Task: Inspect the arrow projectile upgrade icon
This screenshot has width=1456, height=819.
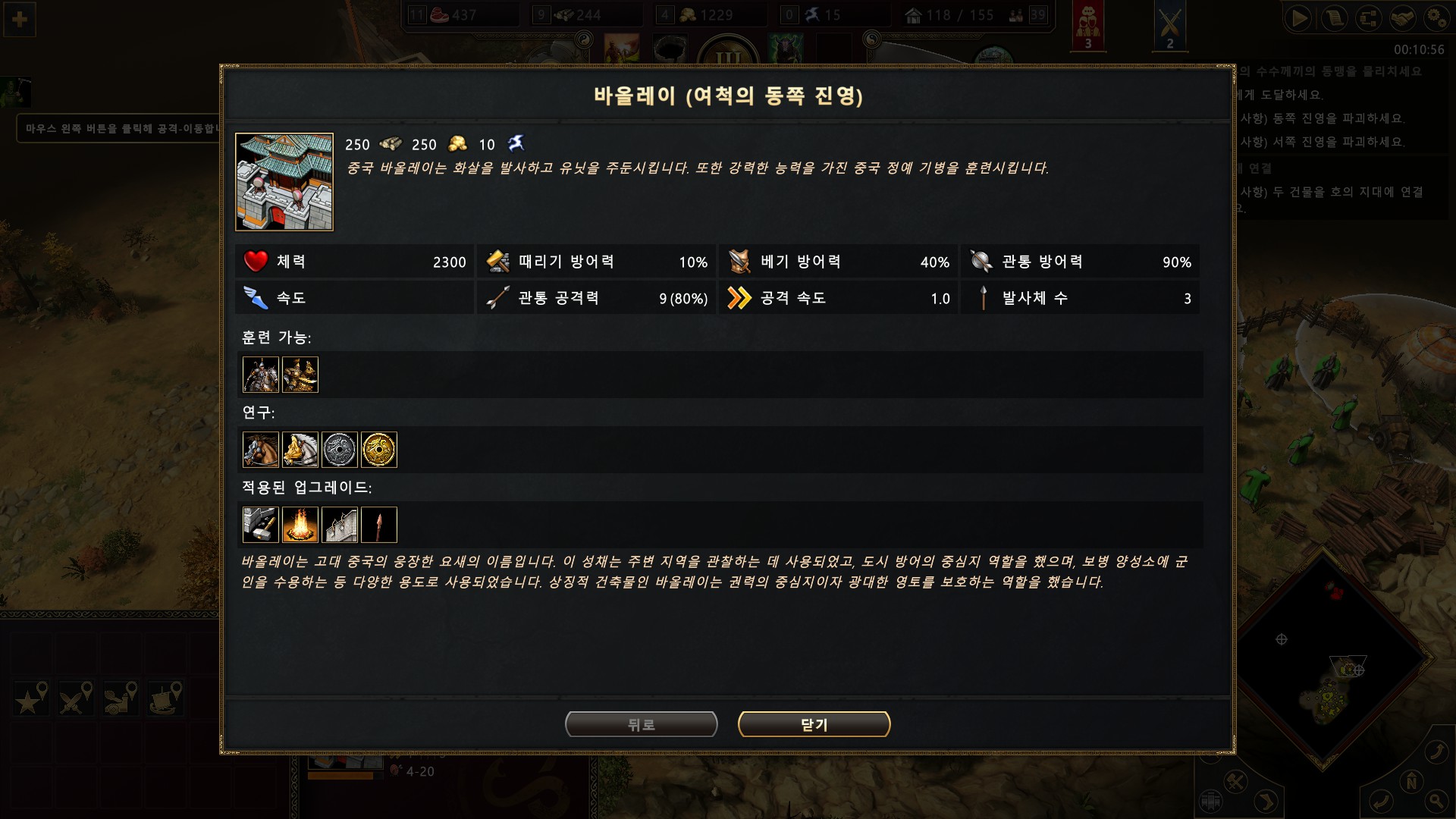Action: (379, 525)
